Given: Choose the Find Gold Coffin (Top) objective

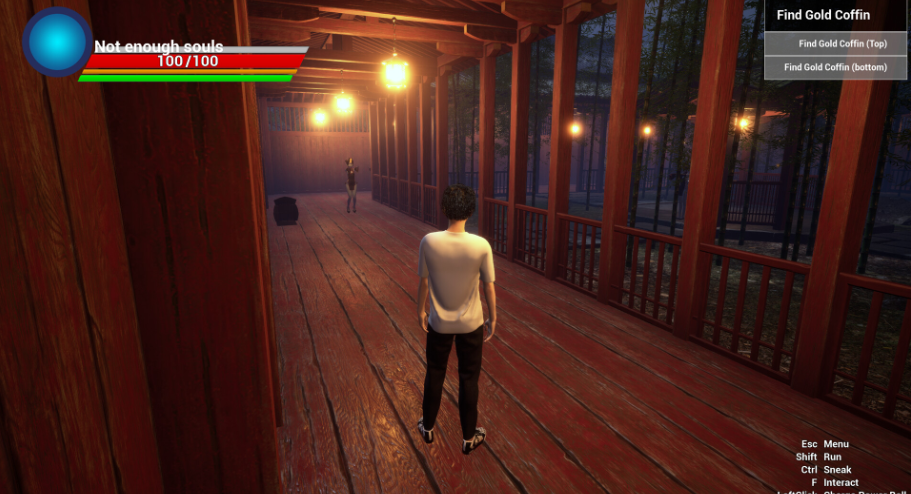Looking at the screenshot, I should click(836, 43).
